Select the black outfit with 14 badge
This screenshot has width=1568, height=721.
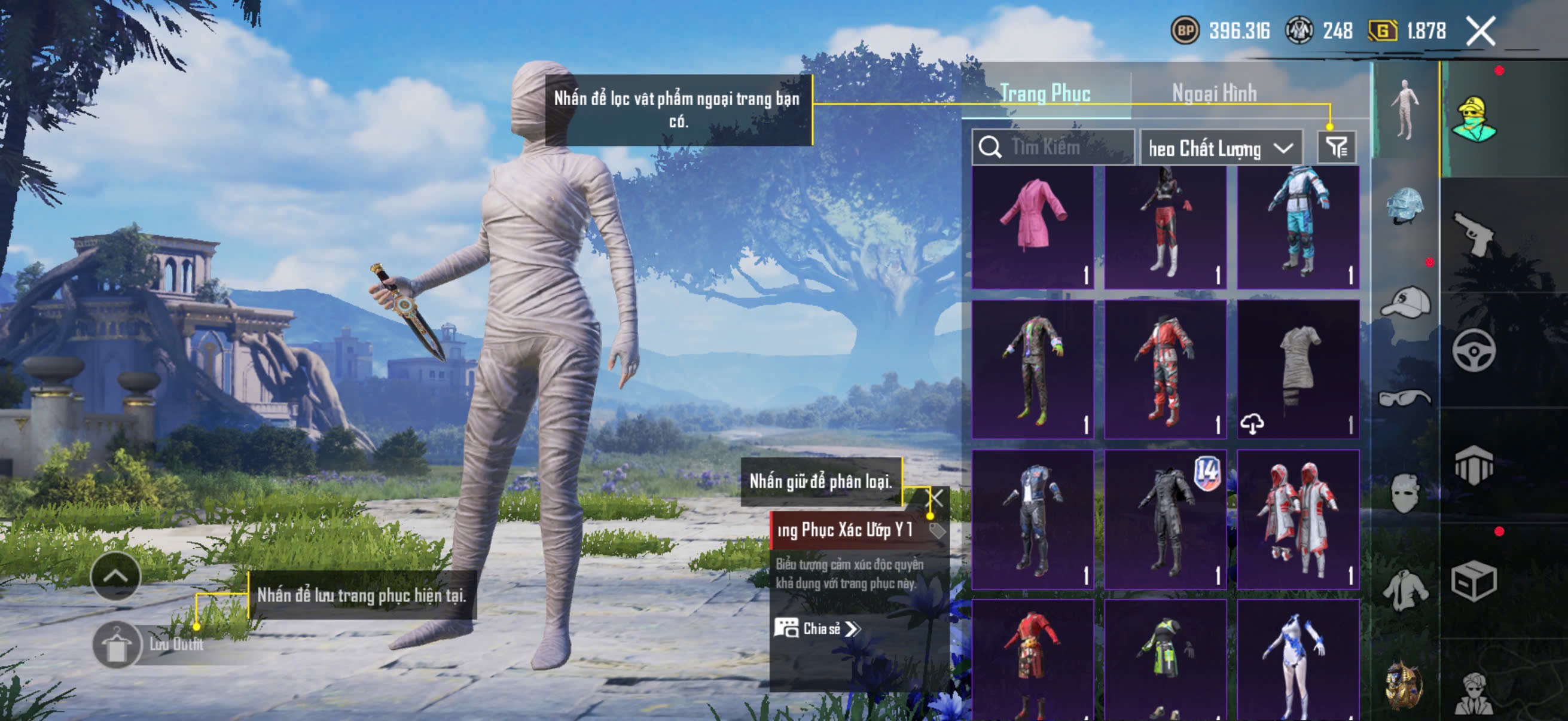tap(1165, 519)
